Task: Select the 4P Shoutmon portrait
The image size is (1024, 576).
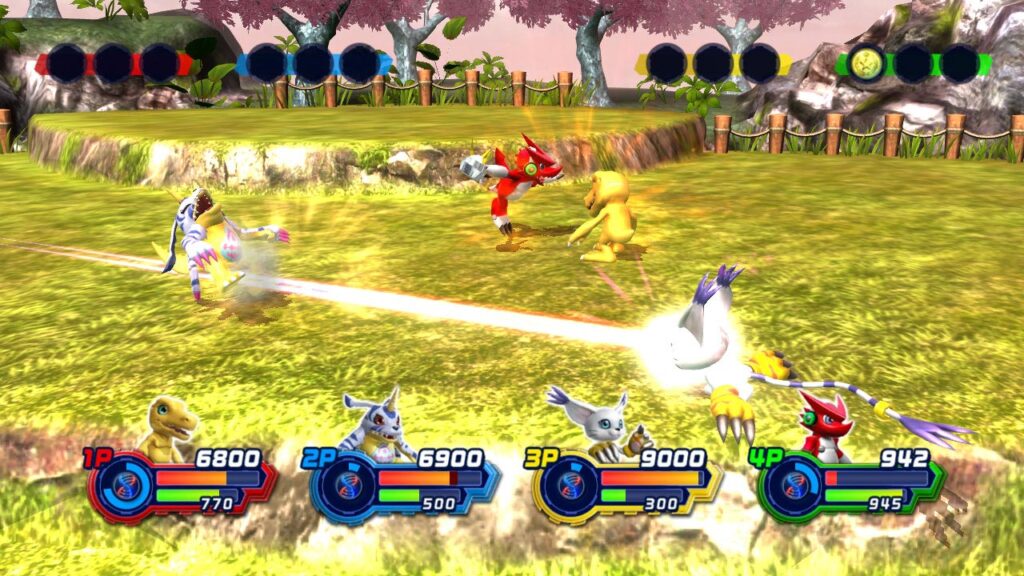Action: (823, 428)
